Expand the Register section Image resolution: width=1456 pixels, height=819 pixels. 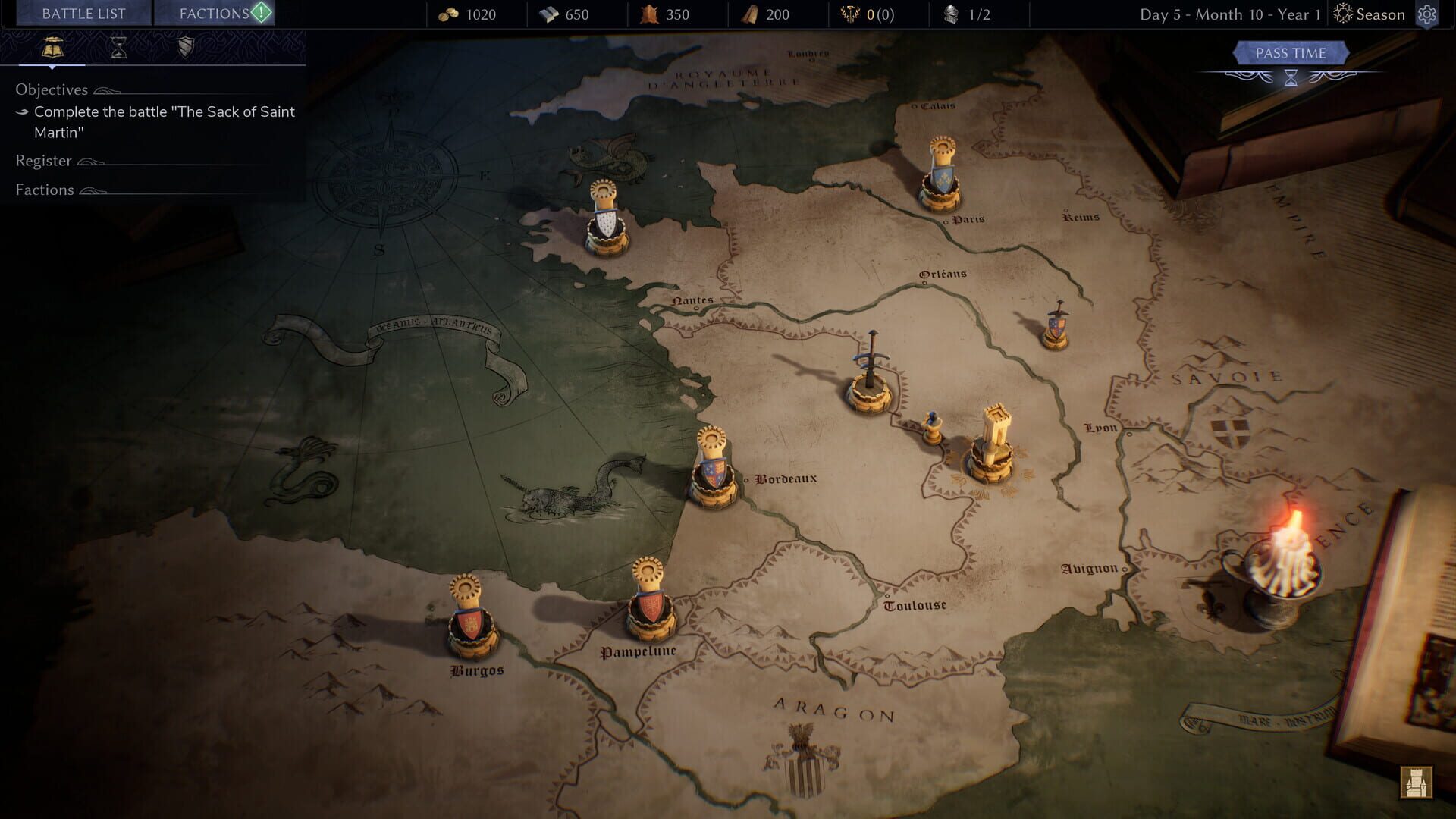[43, 161]
